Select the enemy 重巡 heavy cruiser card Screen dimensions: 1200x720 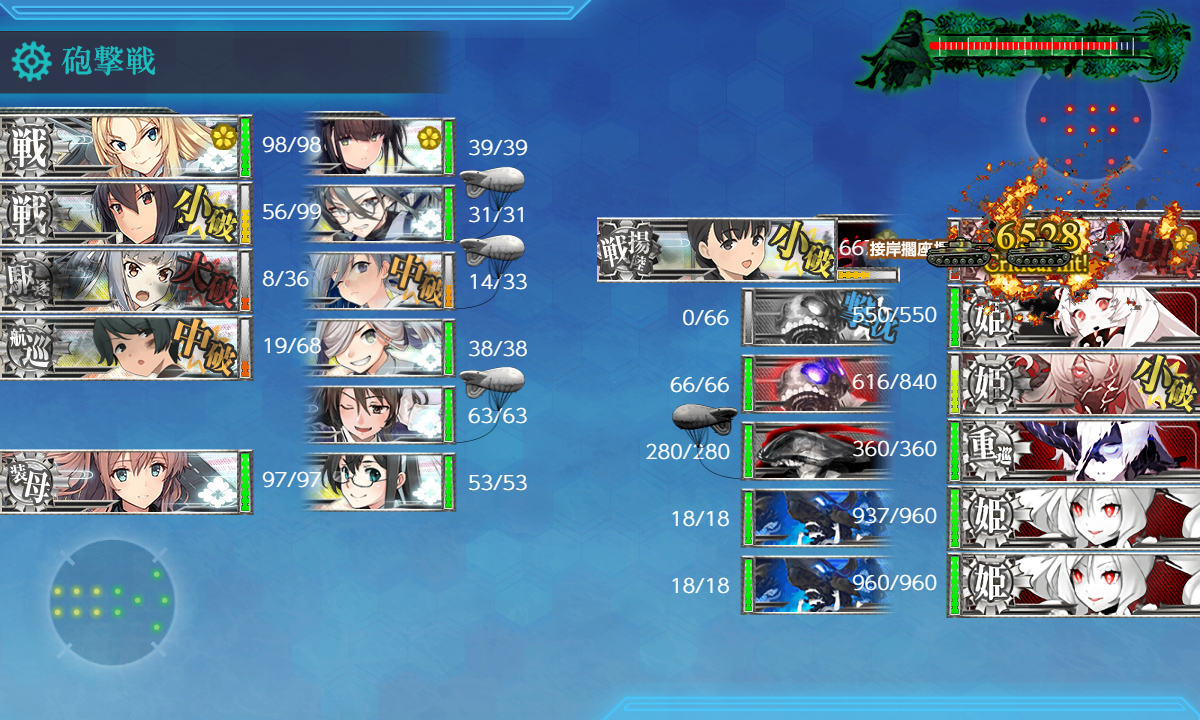1075,449
